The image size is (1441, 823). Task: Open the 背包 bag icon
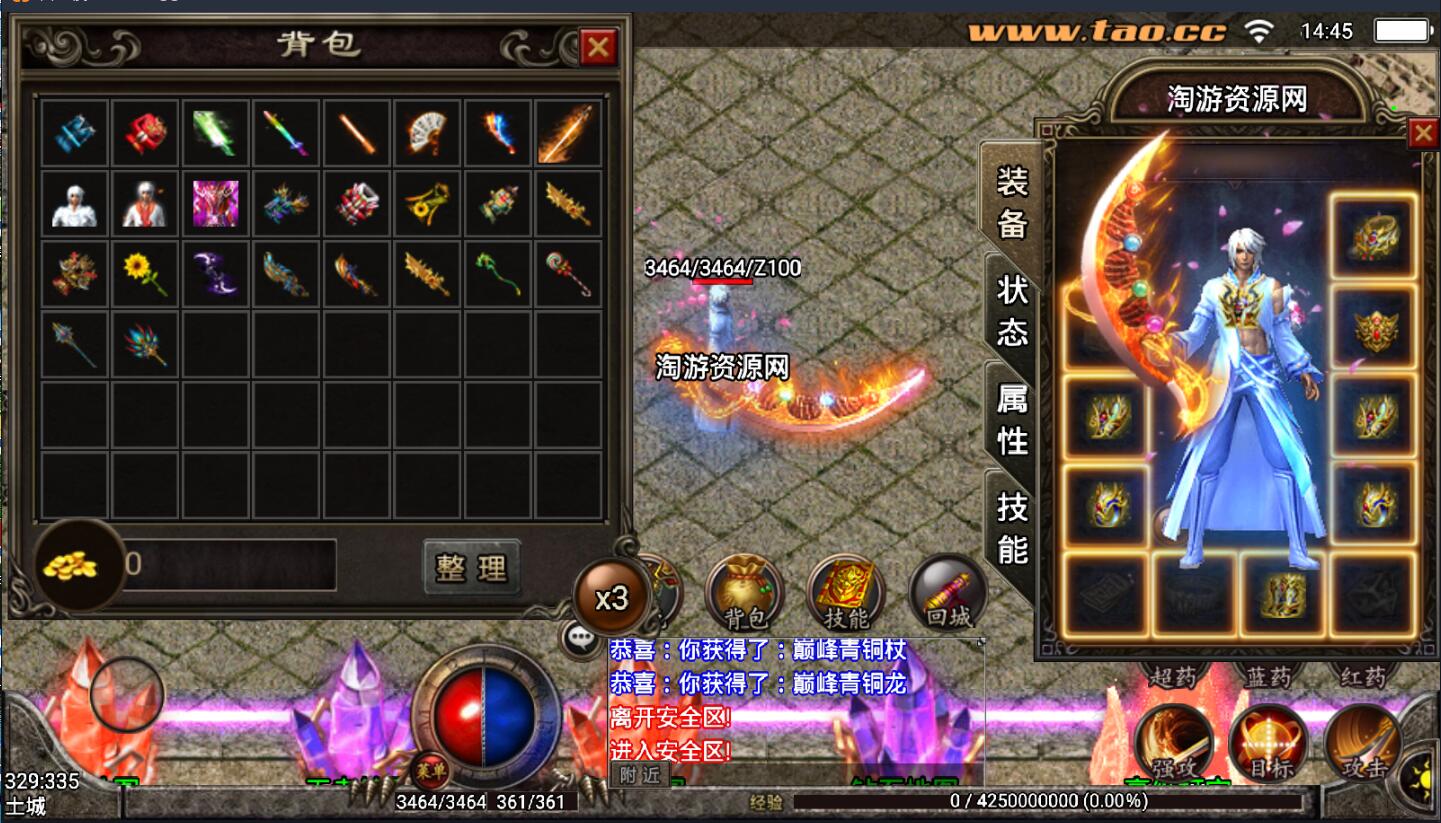(x=743, y=593)
